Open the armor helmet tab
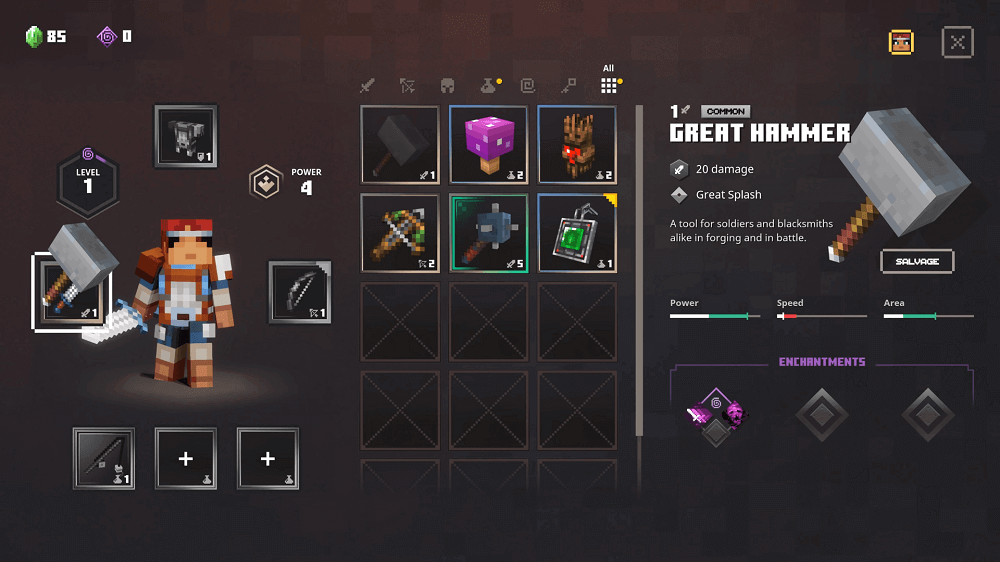 click(448, 86)
